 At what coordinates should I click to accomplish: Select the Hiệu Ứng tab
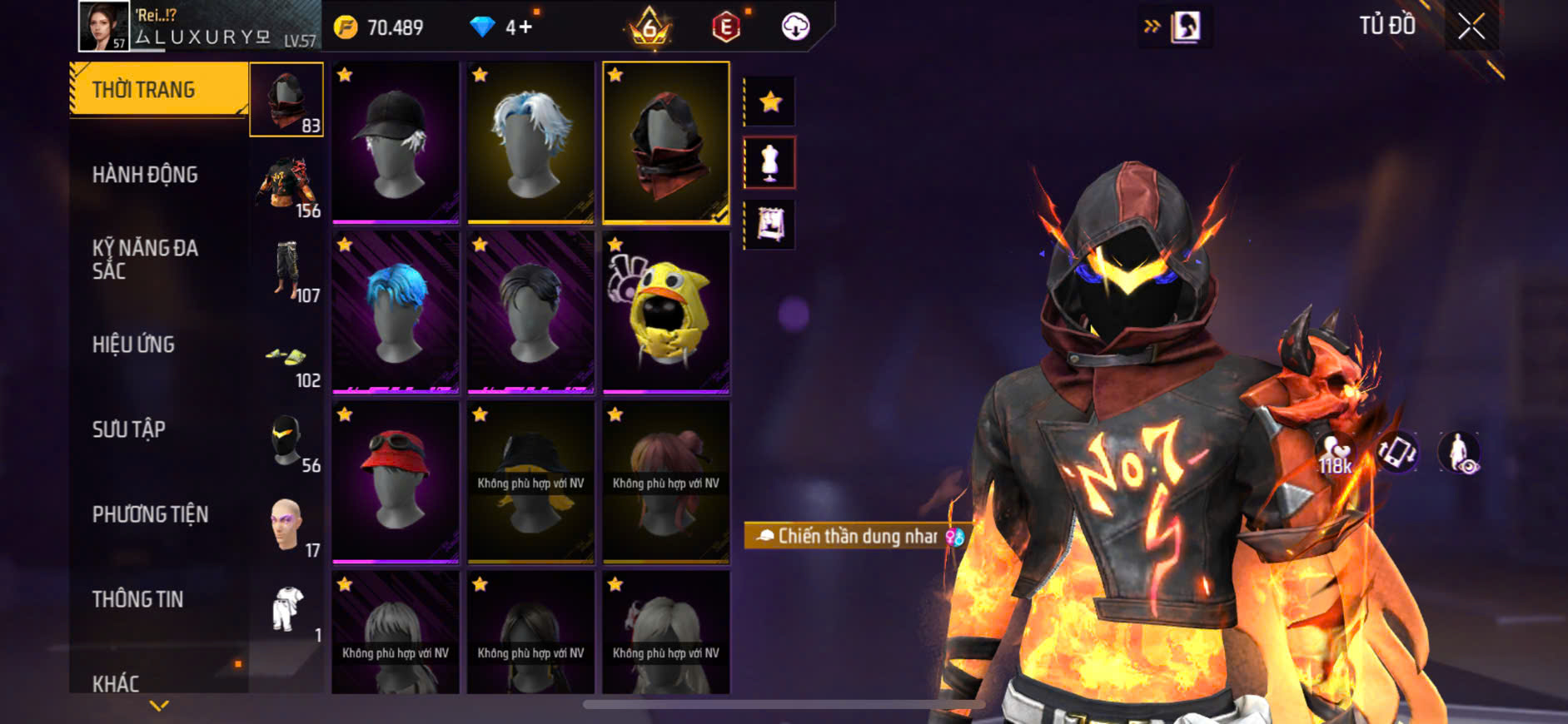(x=133, y=345)
